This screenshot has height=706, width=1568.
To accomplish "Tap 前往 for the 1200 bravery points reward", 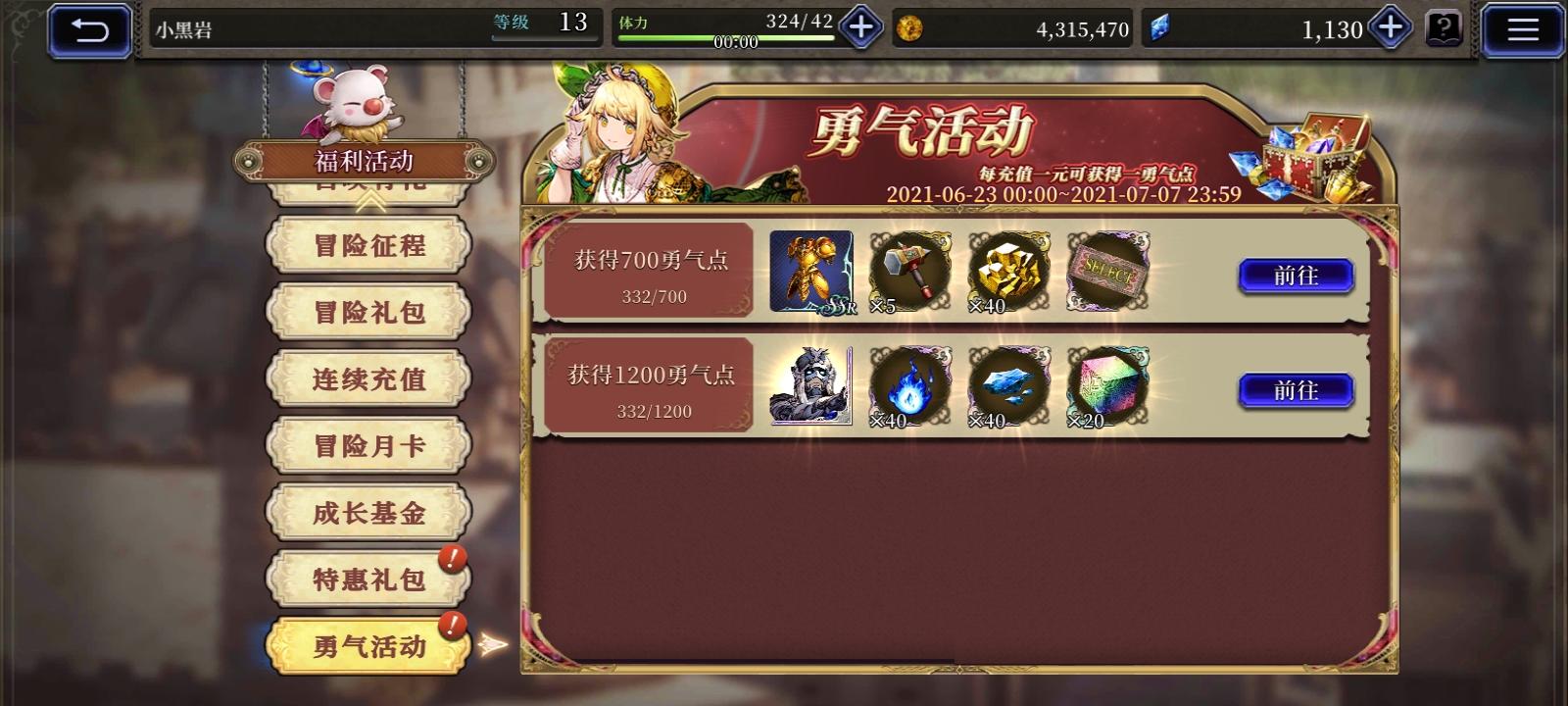I will [x=1296, y=390].
